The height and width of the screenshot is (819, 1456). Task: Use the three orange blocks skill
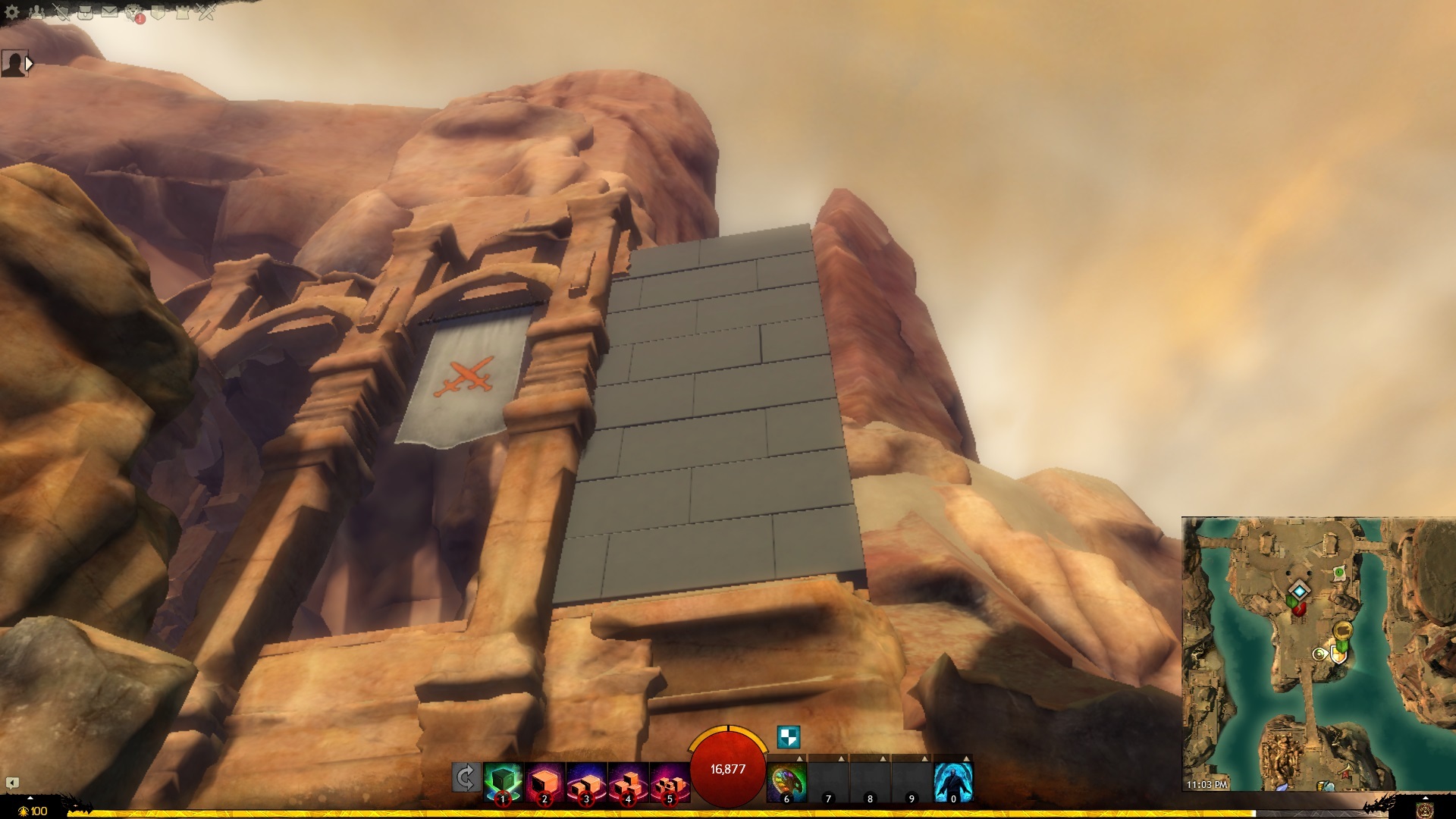pyautogui.click(x=628, y=781)
